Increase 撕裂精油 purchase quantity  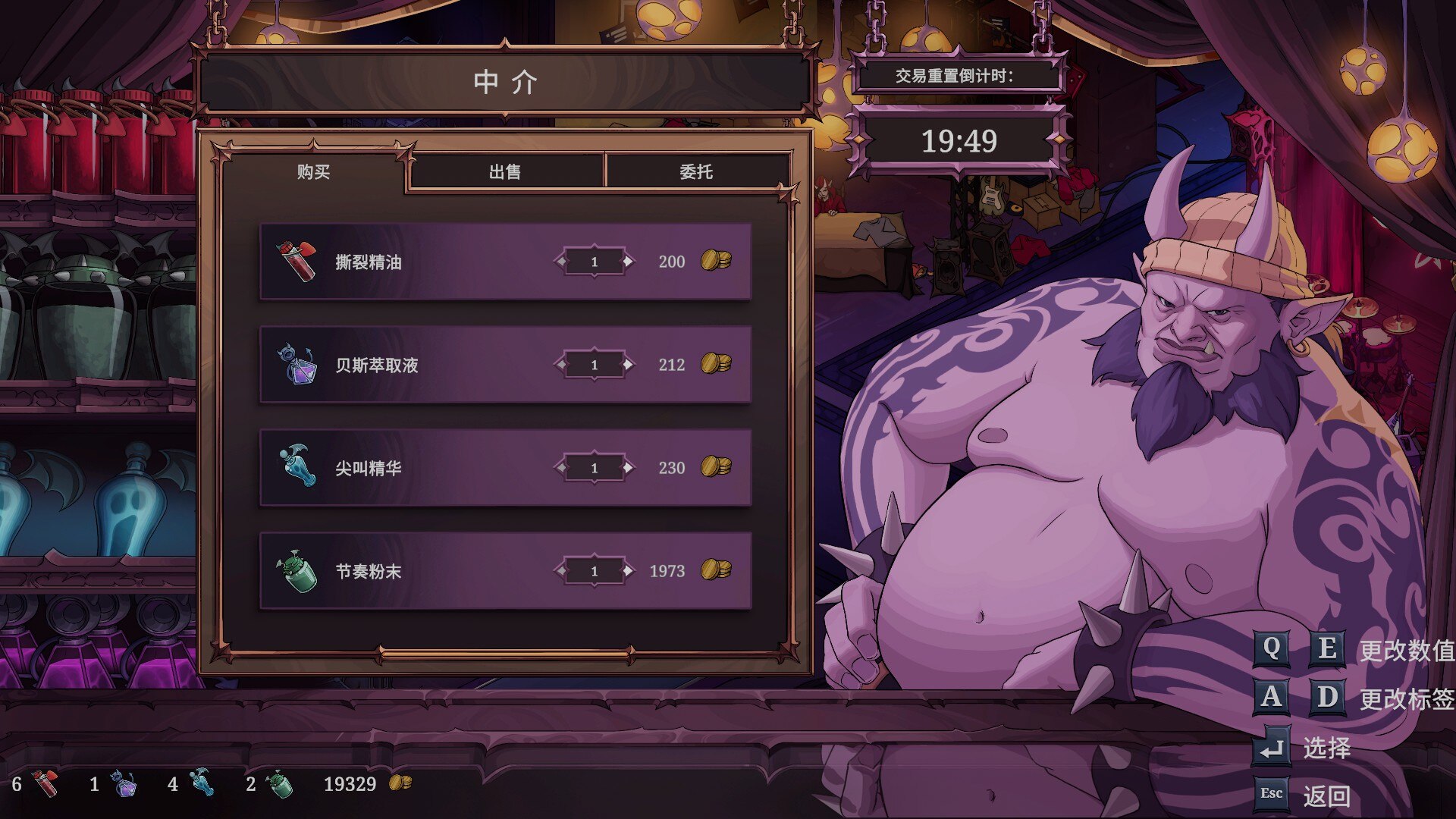pos(629,262)
